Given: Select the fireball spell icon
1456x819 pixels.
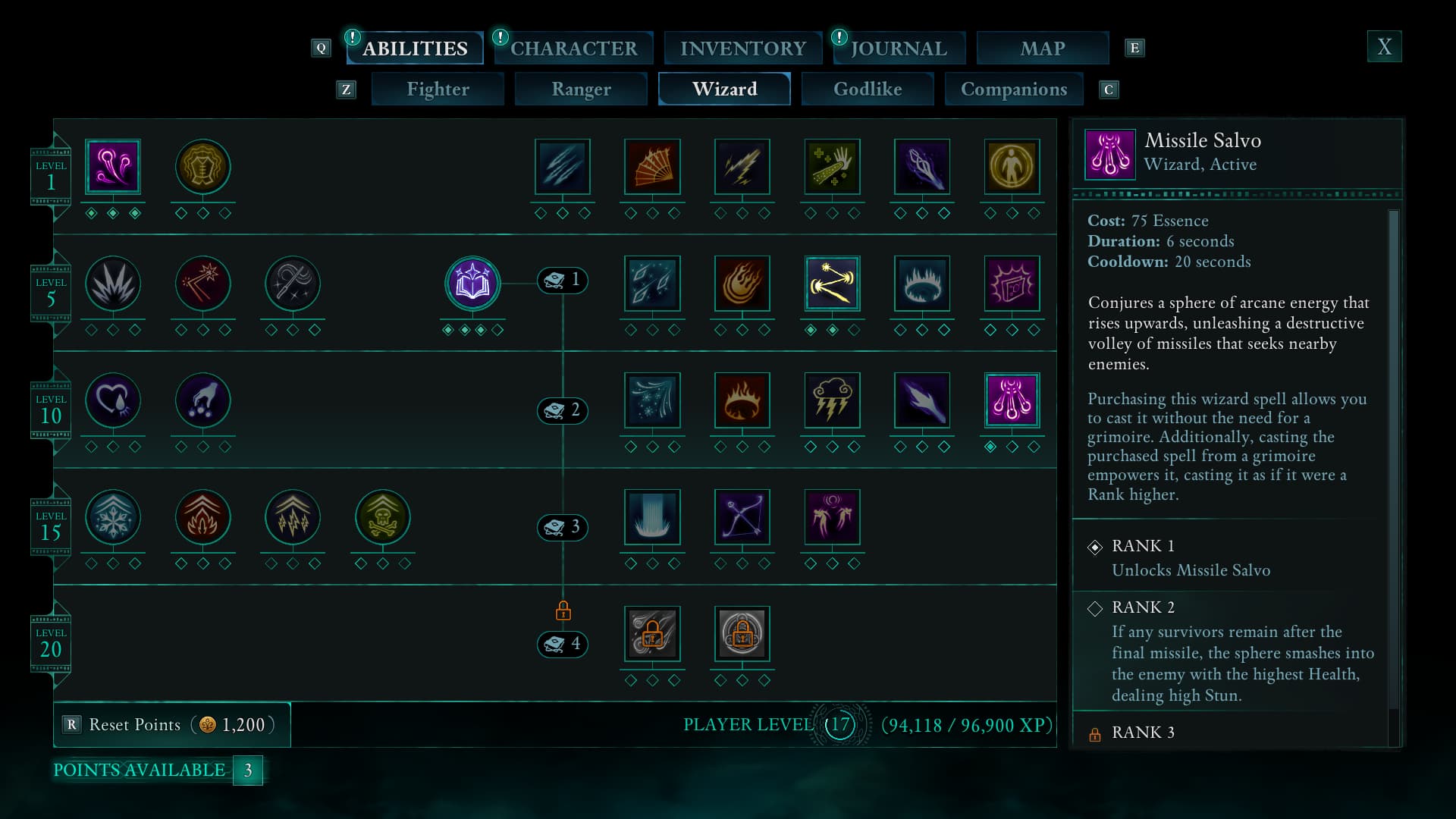Looking at the screenshot, I should coord(742,284).
